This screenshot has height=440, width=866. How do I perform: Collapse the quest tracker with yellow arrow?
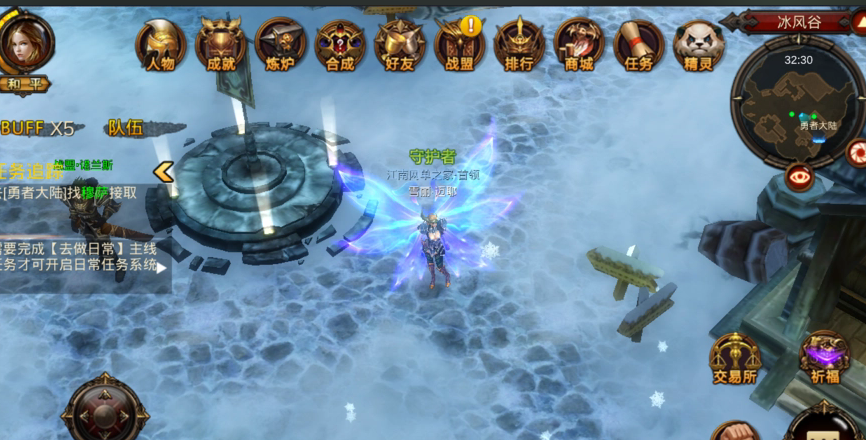(163, 172)
